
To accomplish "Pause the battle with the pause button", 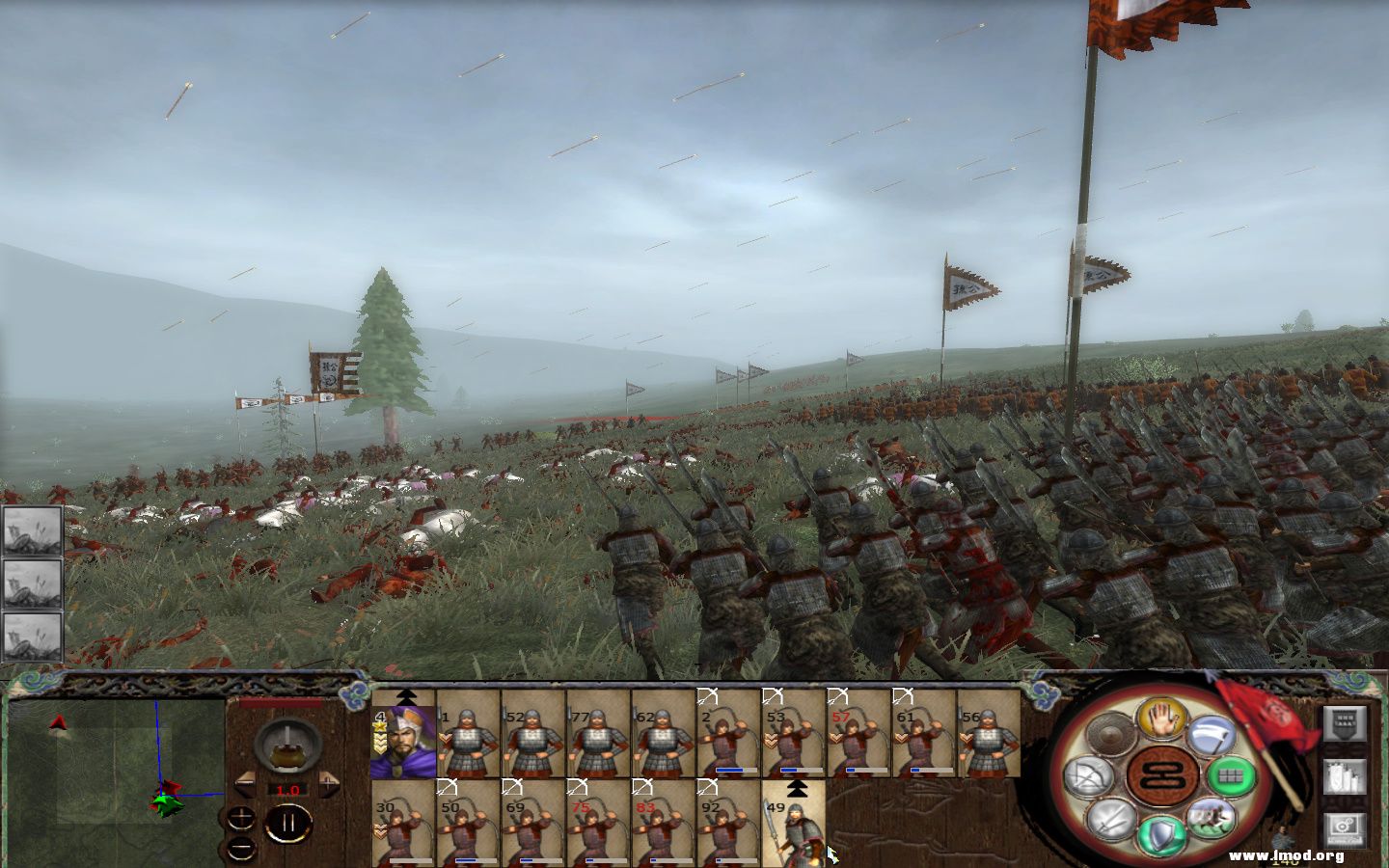I will pyautogui.click(x=286, y=823).
